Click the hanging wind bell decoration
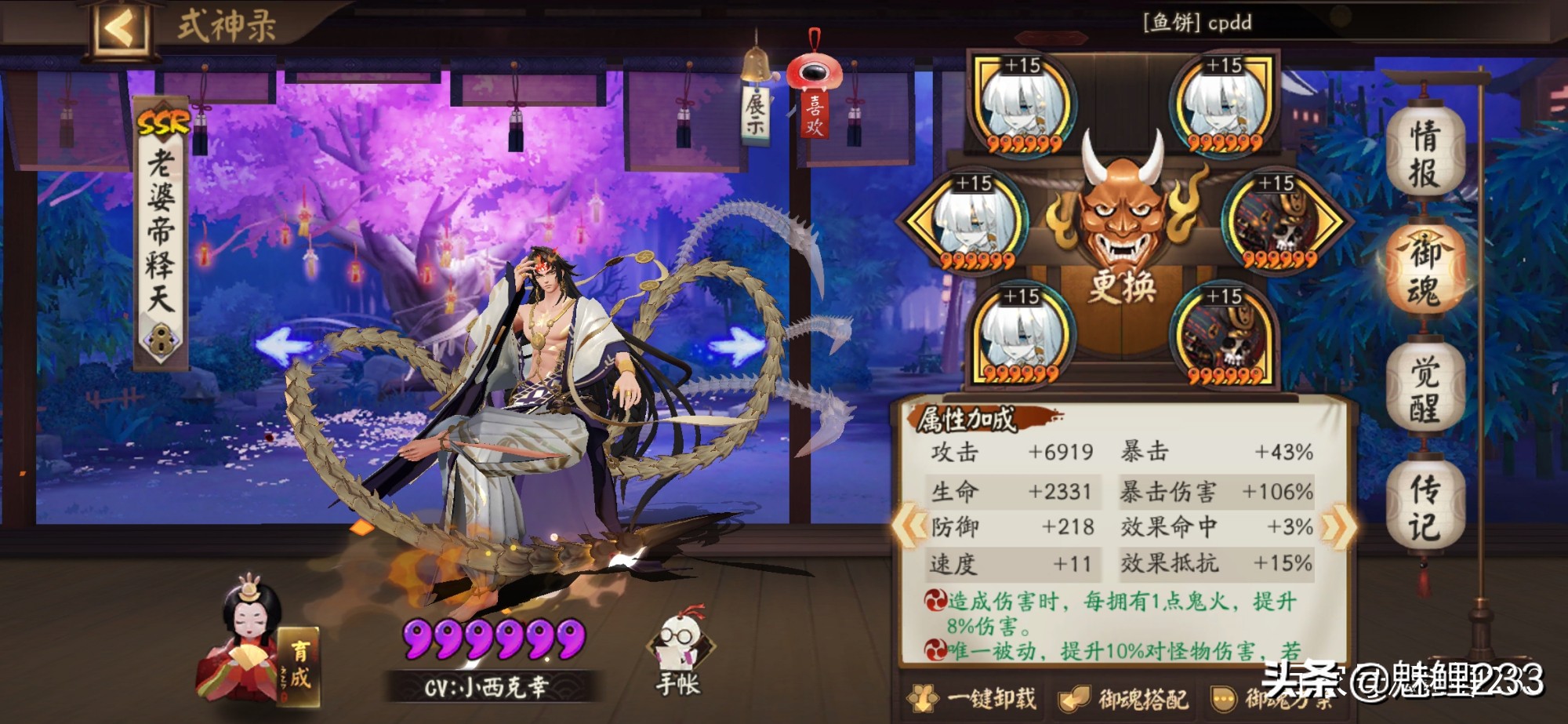 (x=755, y=63)
